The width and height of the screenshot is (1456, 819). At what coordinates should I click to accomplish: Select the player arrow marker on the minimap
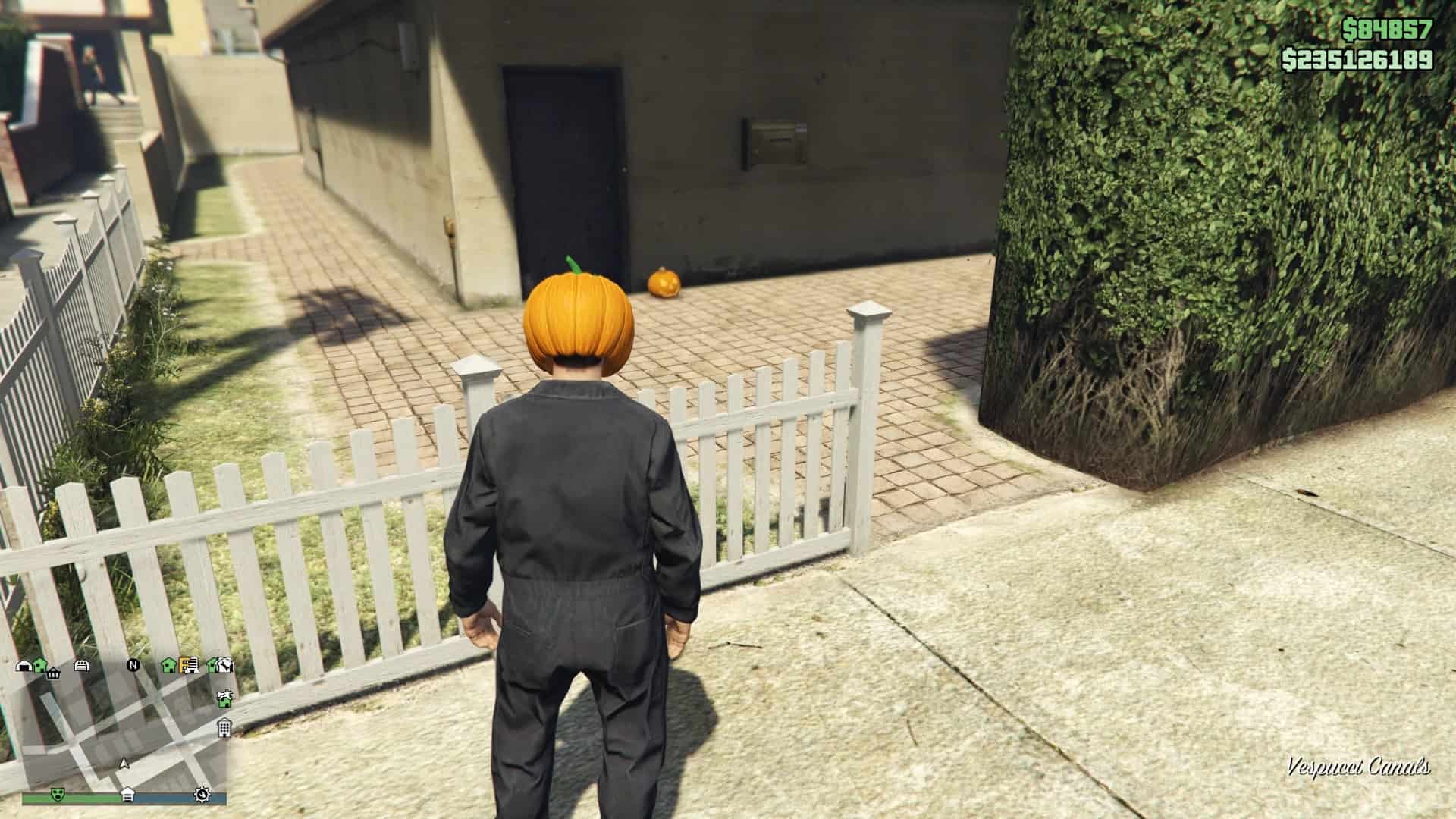pos(124,764)
